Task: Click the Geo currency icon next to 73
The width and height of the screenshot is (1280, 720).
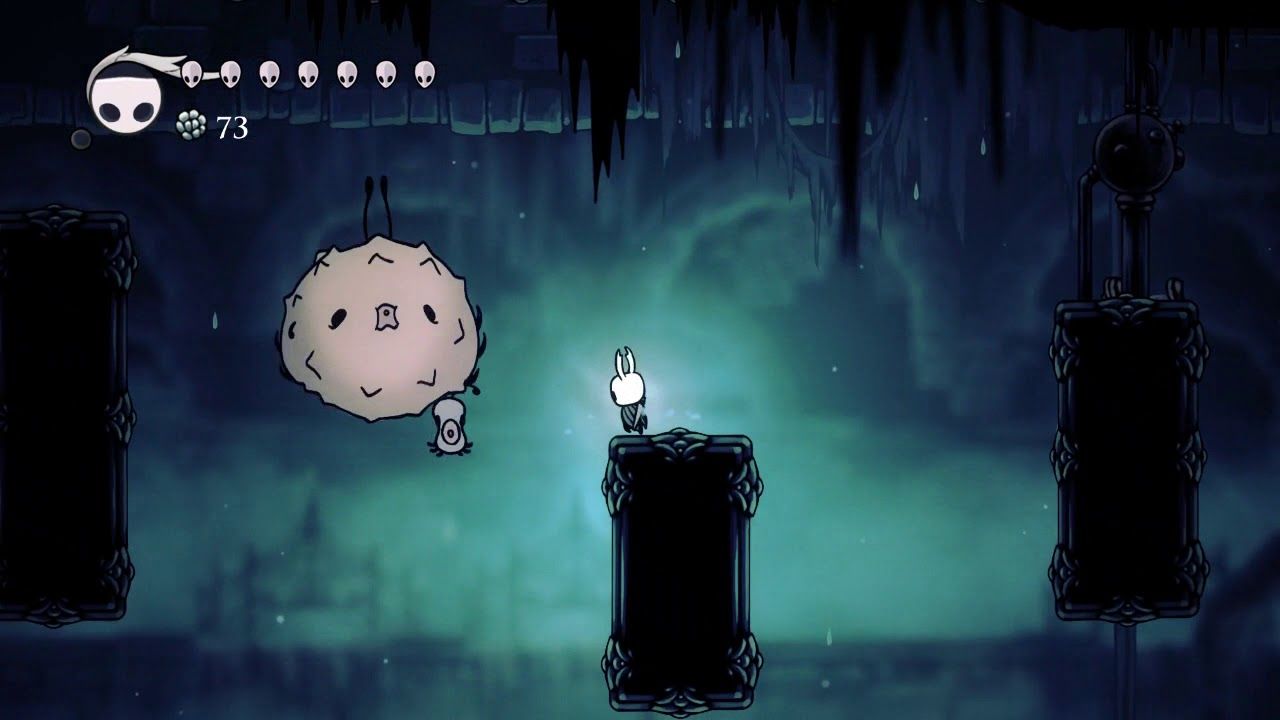Action: pyautogui.click(x=191, y=124)
